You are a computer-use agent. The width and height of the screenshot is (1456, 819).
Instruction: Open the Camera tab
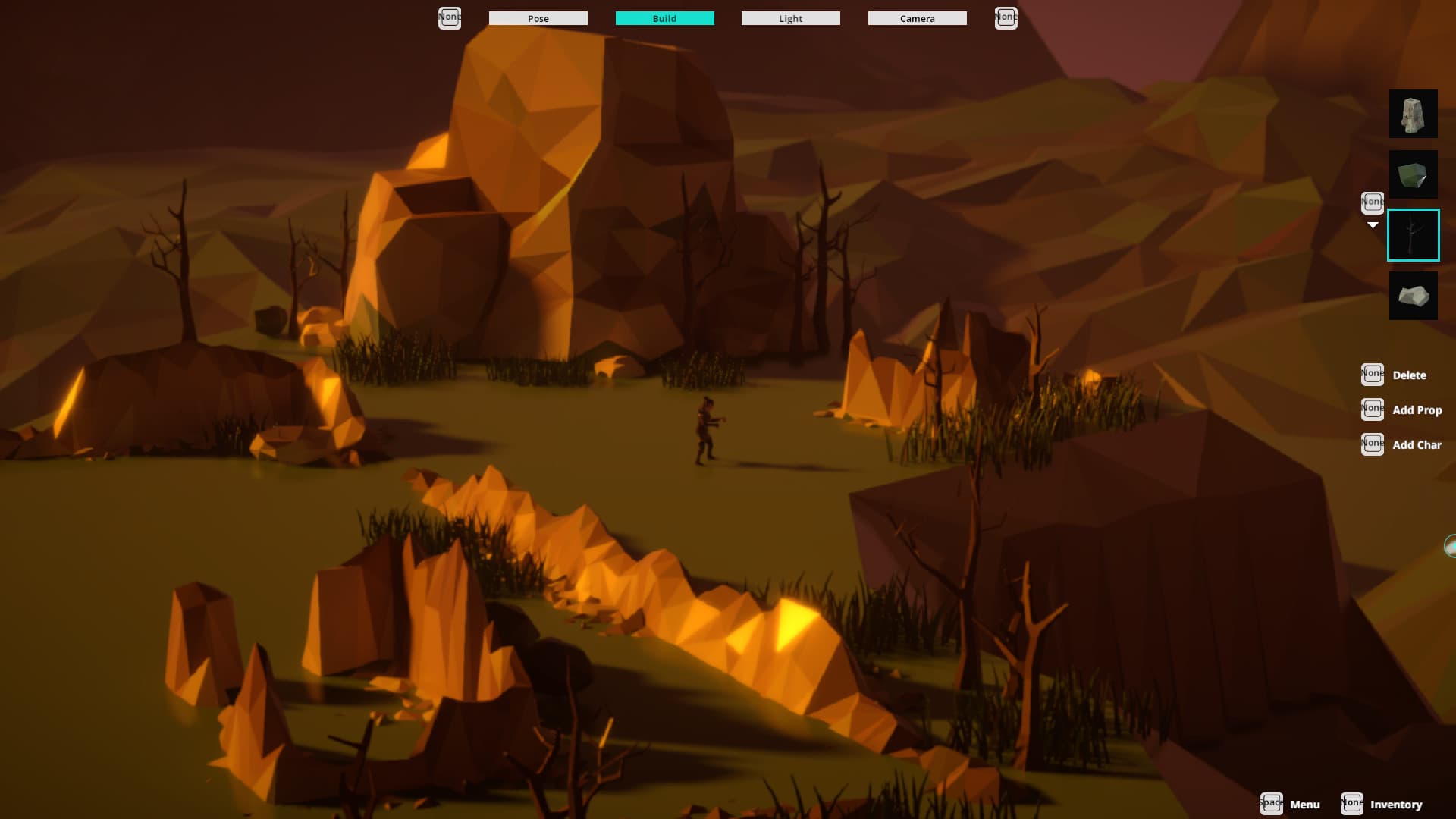point(917,17)
